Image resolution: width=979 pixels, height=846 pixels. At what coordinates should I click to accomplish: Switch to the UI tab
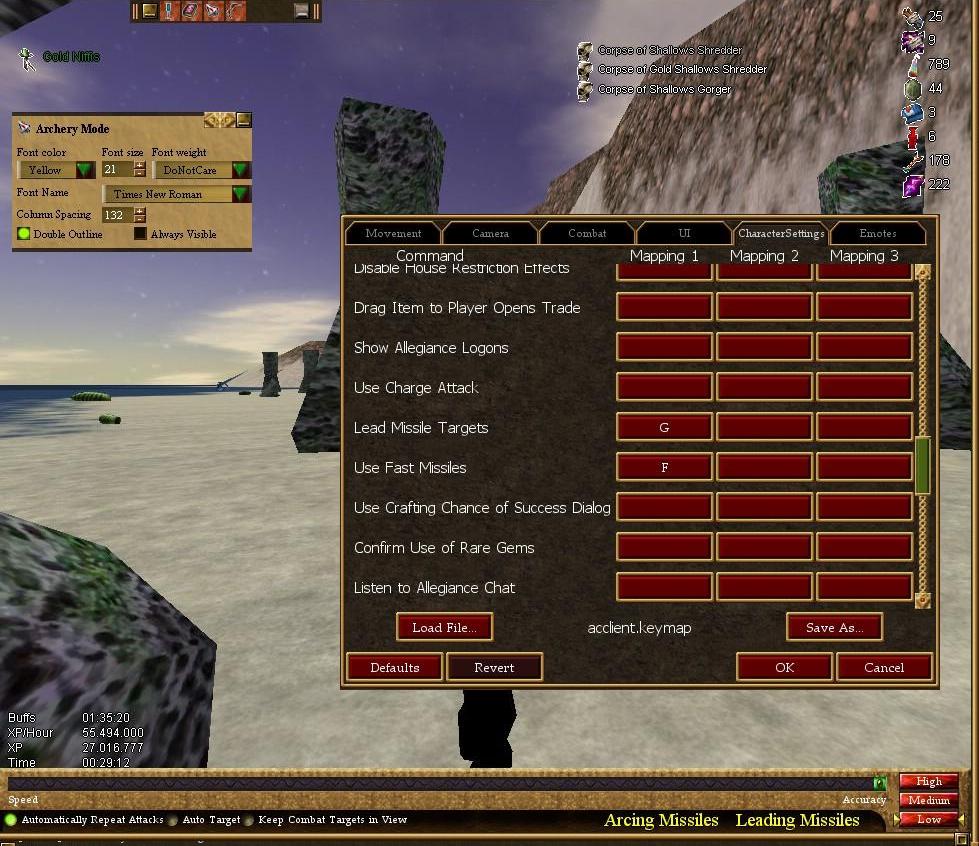pyautogui.click(x=684, y=233)
